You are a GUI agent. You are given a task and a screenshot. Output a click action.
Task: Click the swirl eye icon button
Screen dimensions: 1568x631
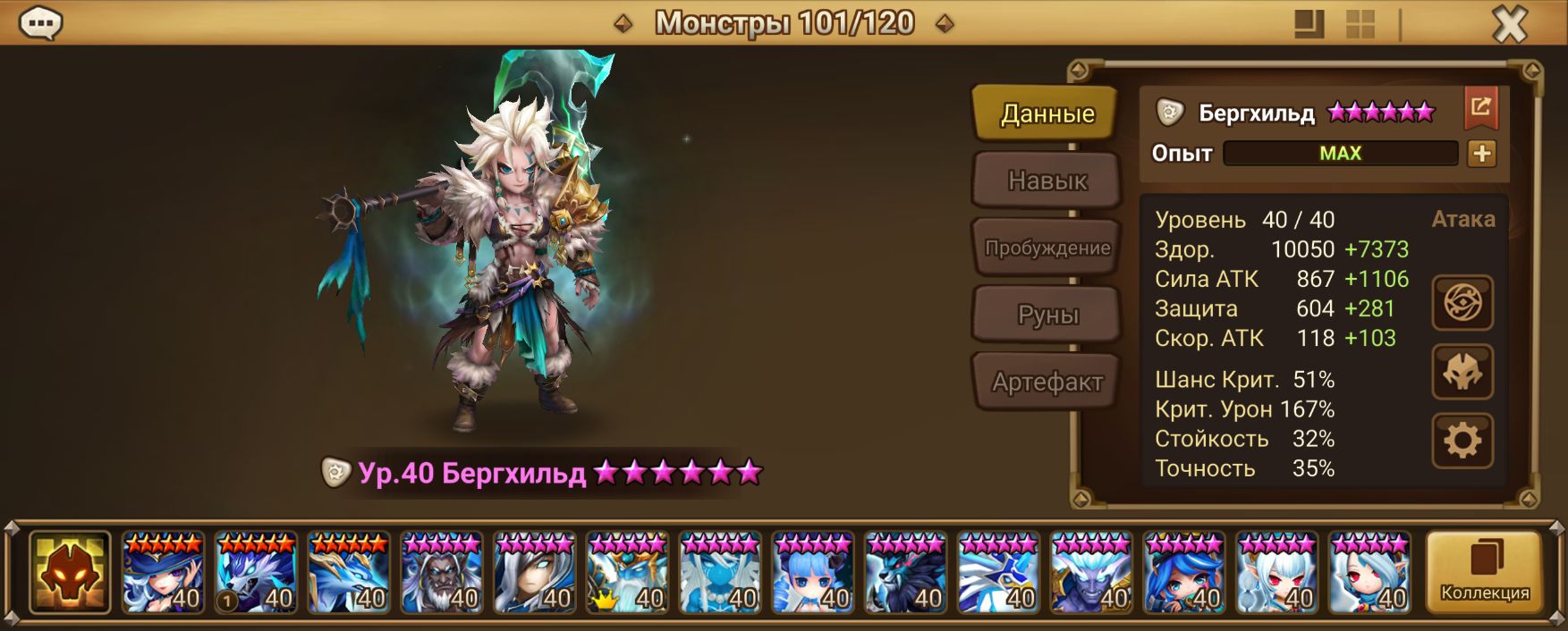pos(1462,303)
